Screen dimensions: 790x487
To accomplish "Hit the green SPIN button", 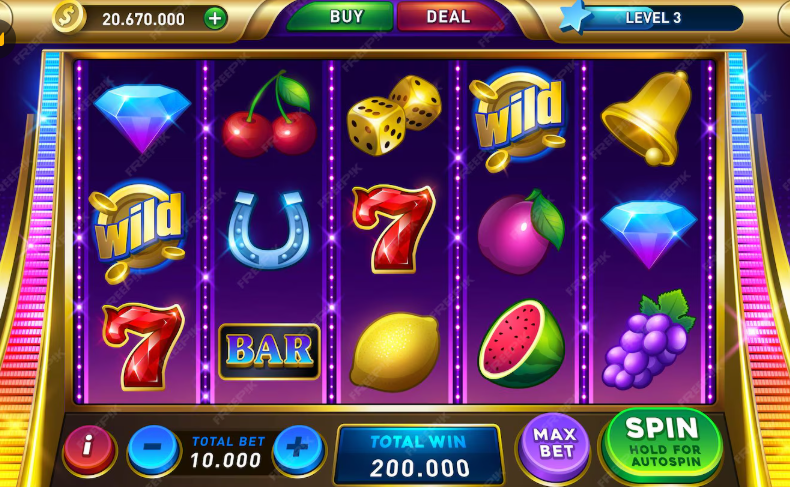I will tap(663, 441).
